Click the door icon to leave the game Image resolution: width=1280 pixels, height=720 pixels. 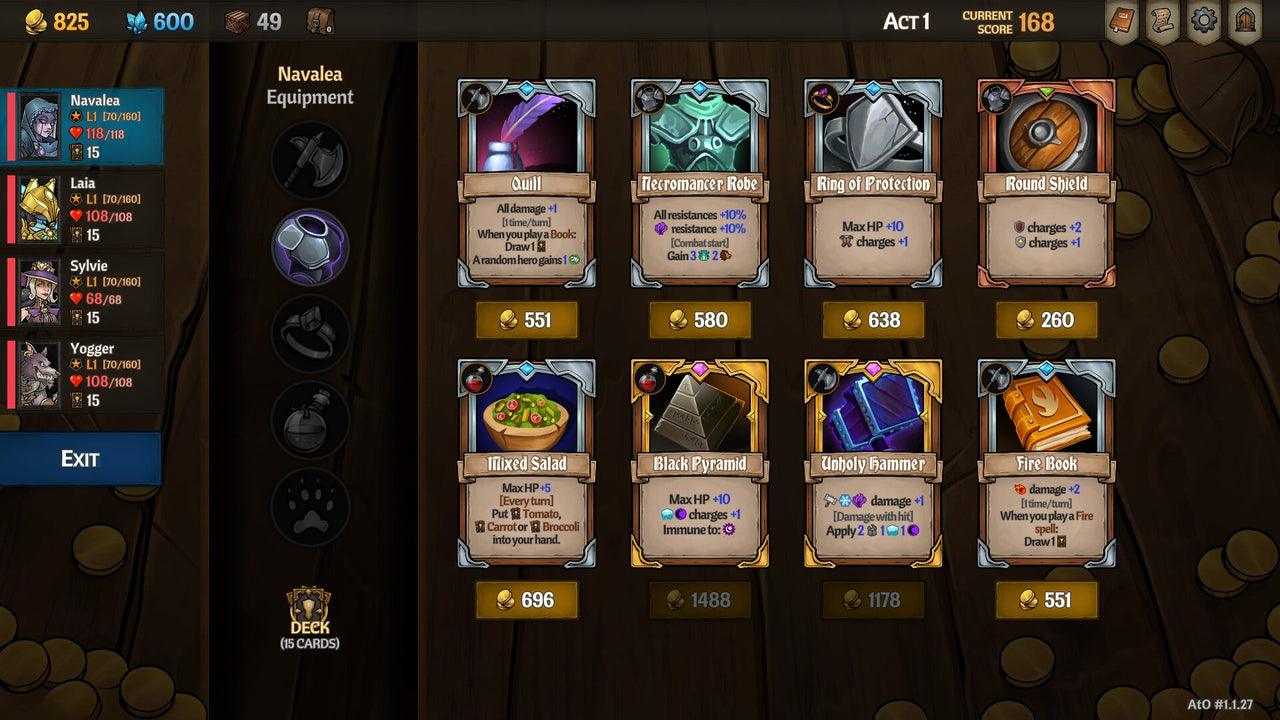(1244, 21)
